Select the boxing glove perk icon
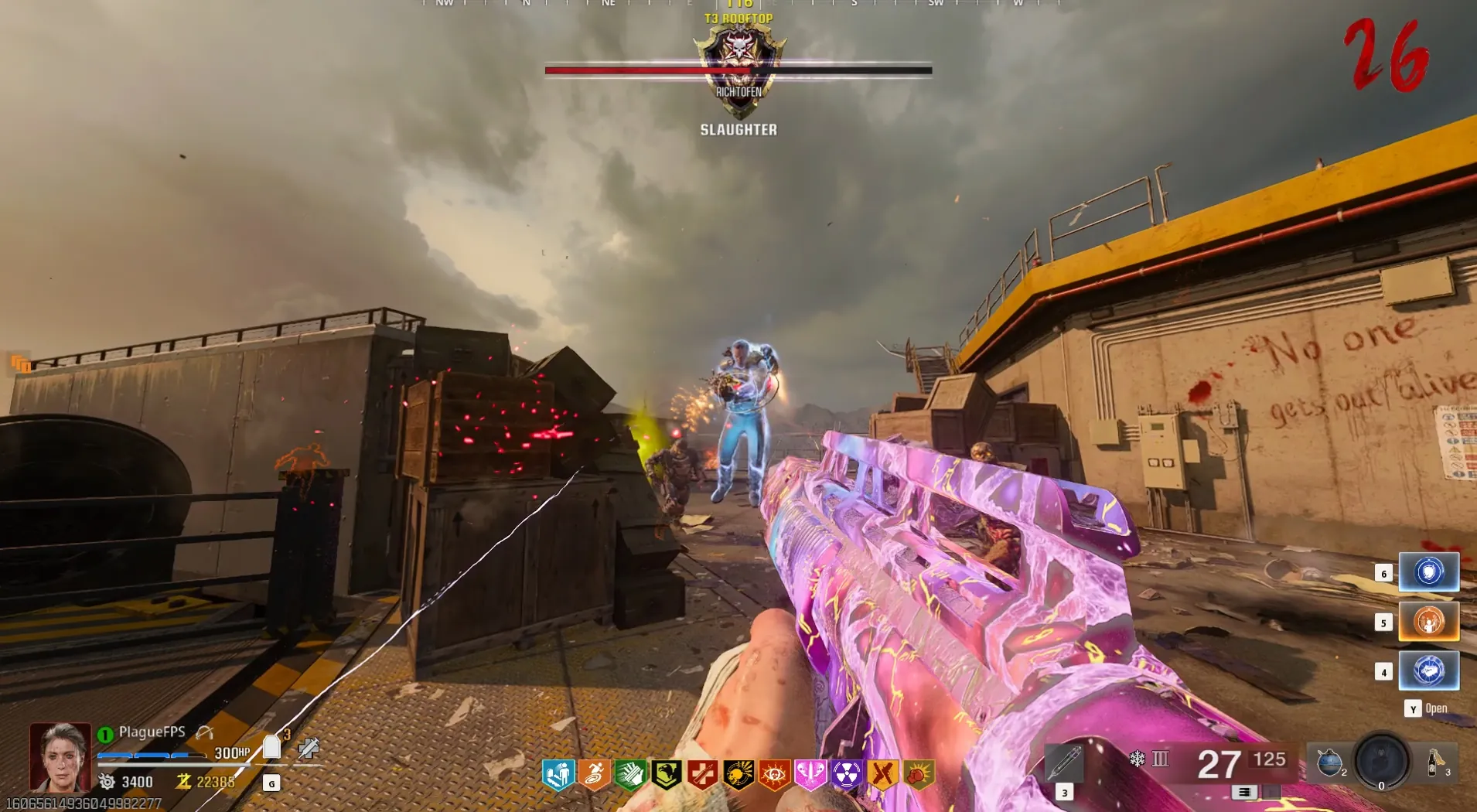This screenshot has width=1477, height=812. coord(919,774)
